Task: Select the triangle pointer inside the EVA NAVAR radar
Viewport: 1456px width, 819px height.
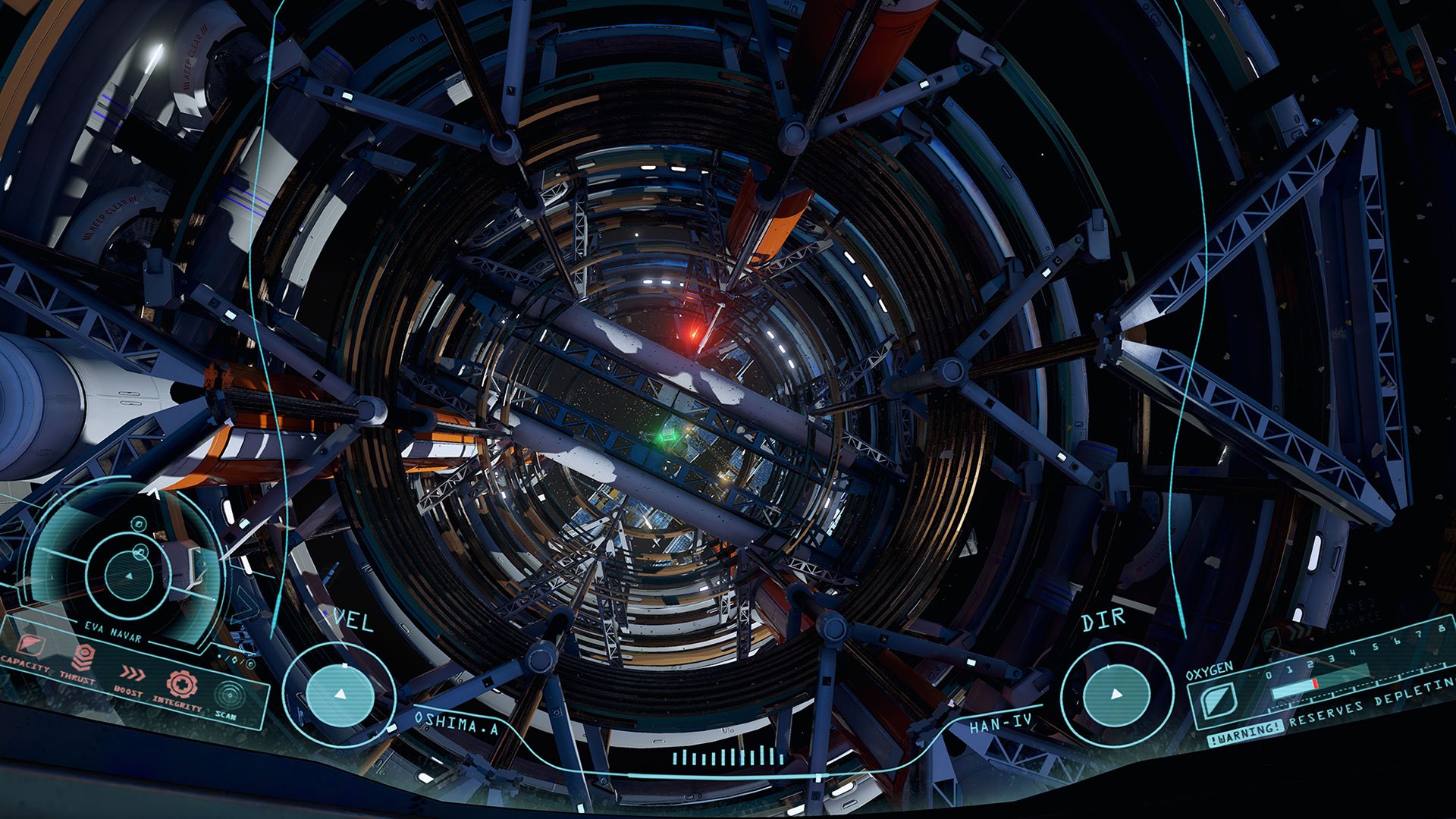Action: coord(130,576)
